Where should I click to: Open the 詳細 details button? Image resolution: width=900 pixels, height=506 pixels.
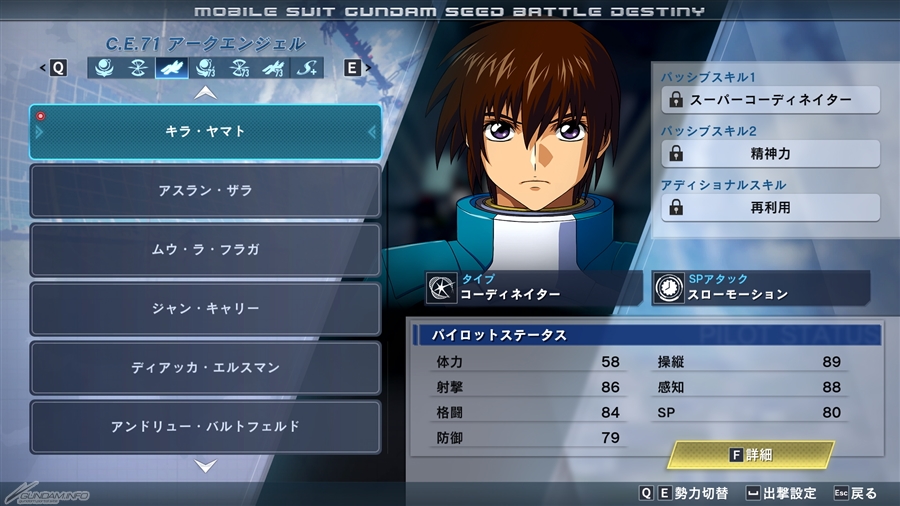coord(752,455)
